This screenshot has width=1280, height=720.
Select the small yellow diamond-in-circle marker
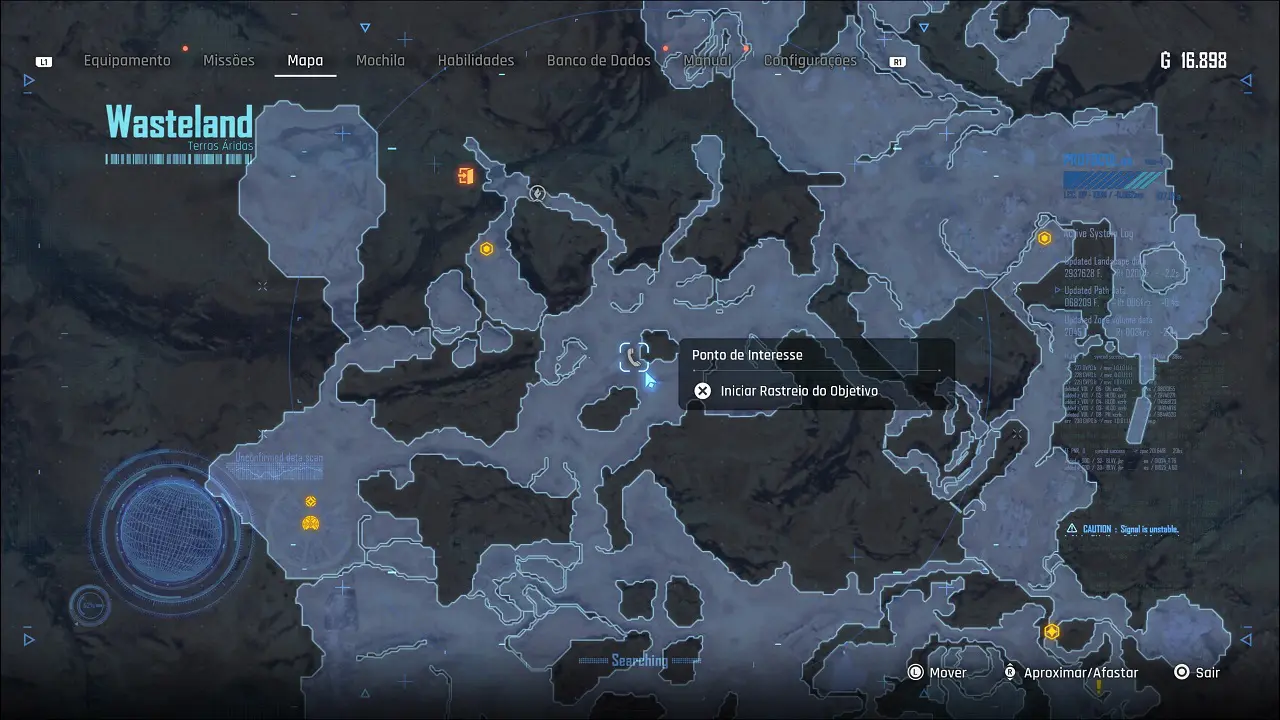[x=310, y=501]
